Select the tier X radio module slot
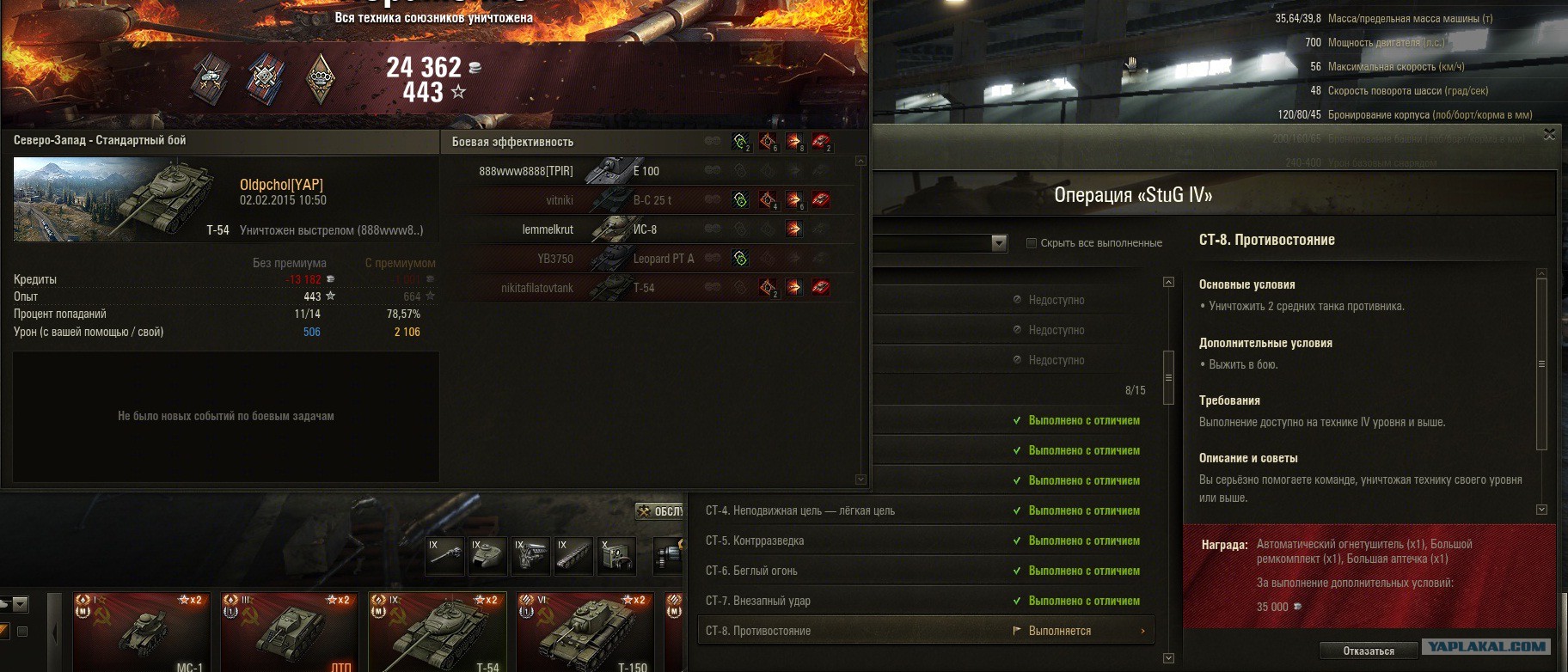The image size is (1568, 672). [x=616, y=555]
